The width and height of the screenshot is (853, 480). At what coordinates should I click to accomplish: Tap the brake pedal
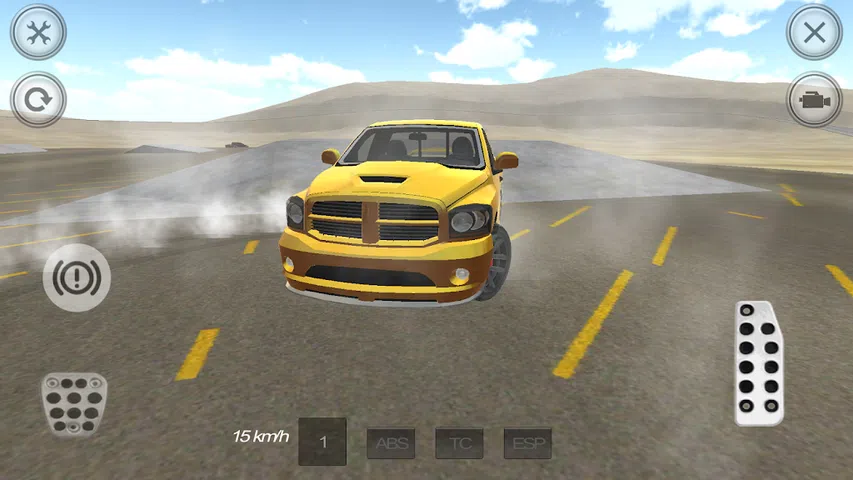tap(74, 403)
